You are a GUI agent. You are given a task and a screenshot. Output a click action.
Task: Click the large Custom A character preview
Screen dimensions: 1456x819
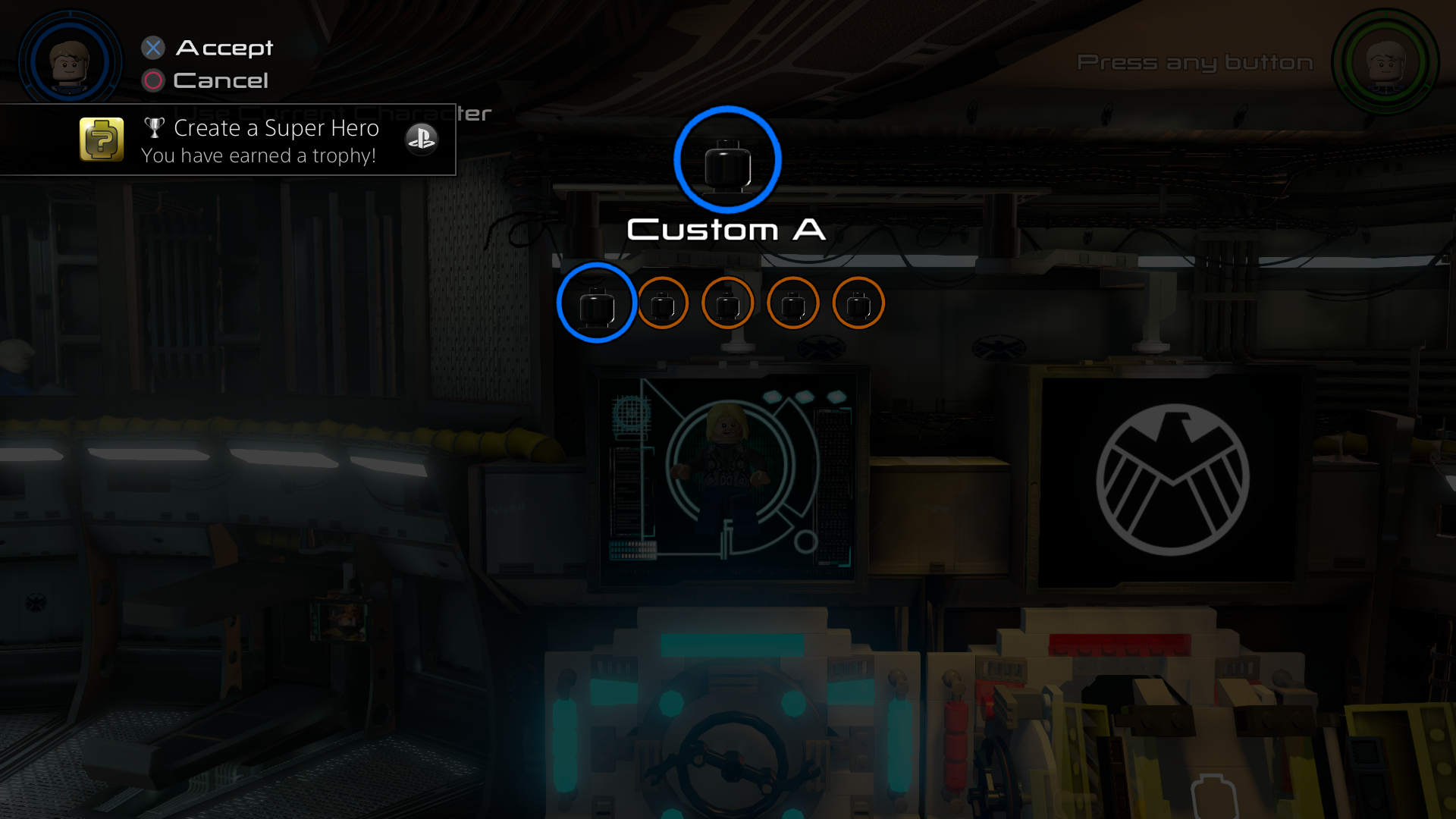[x=727, y=160]
